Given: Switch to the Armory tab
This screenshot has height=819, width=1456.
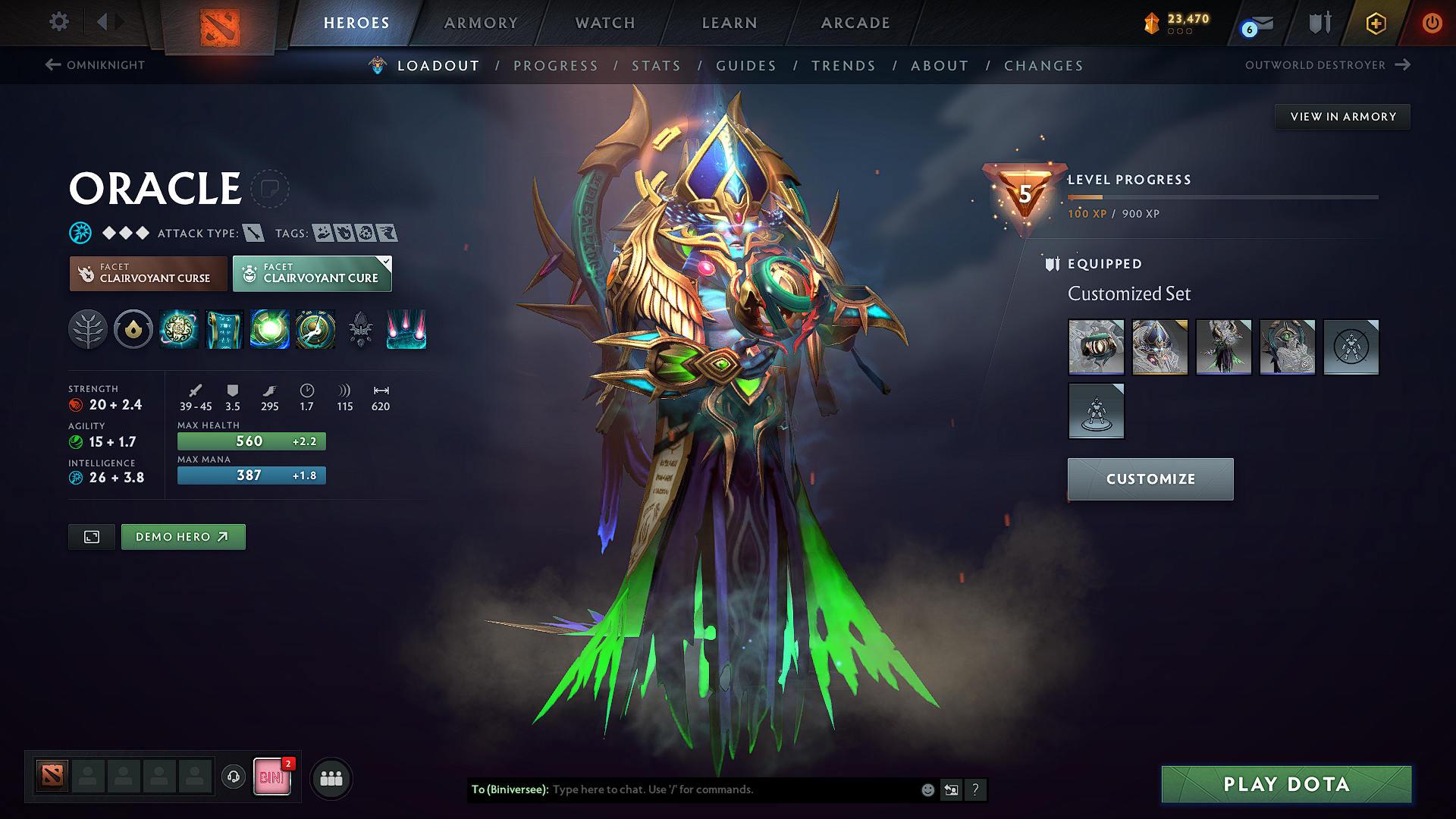Looking at the screenshot, I should click(481, 23).
